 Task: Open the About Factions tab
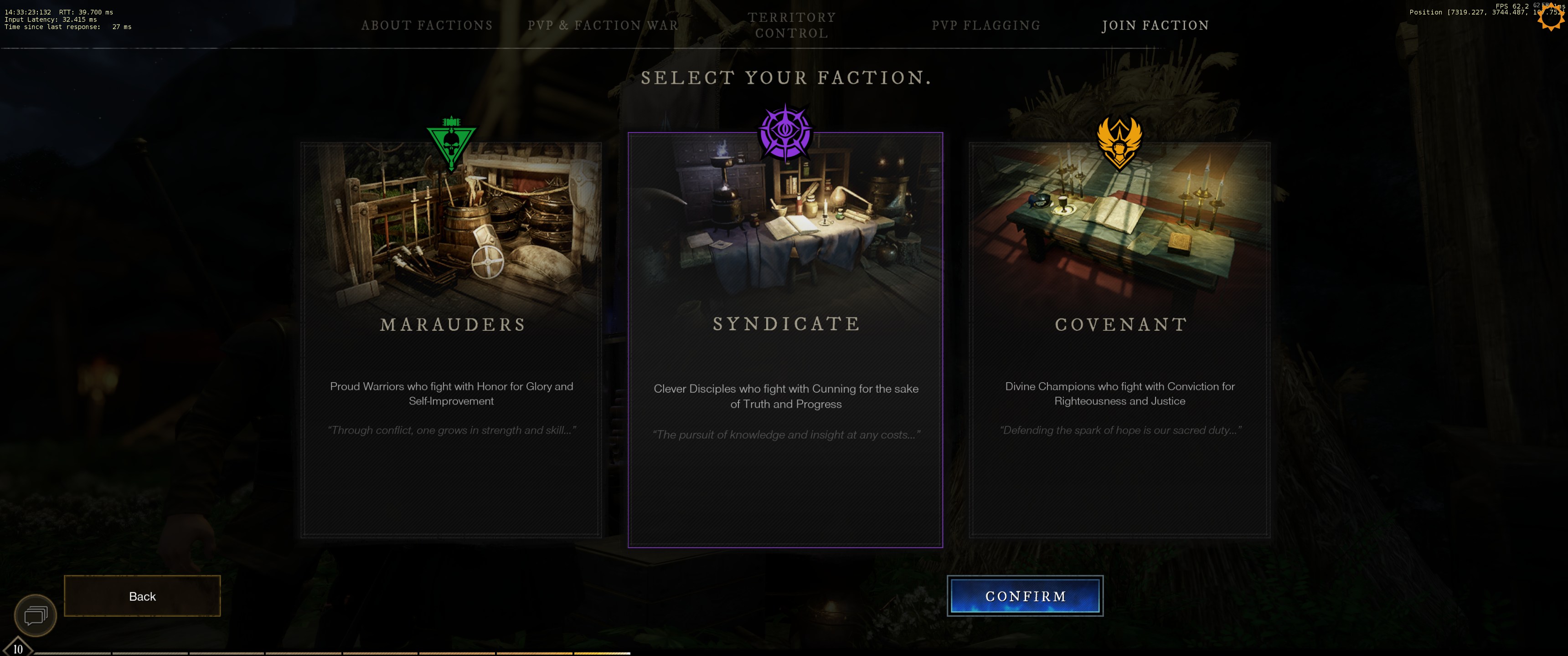pos(427,26)
